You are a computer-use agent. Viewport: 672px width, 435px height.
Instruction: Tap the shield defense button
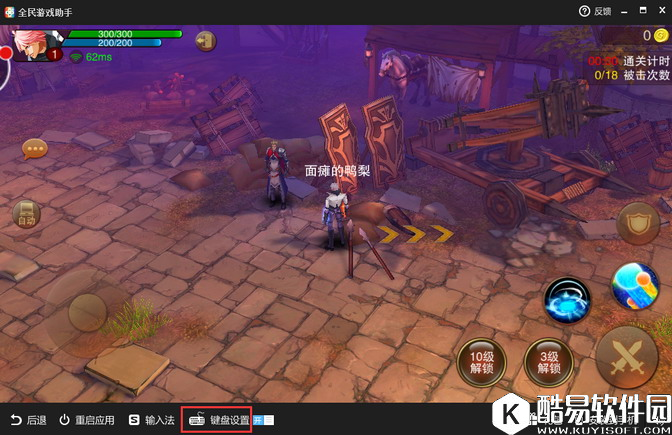[638, 225]
